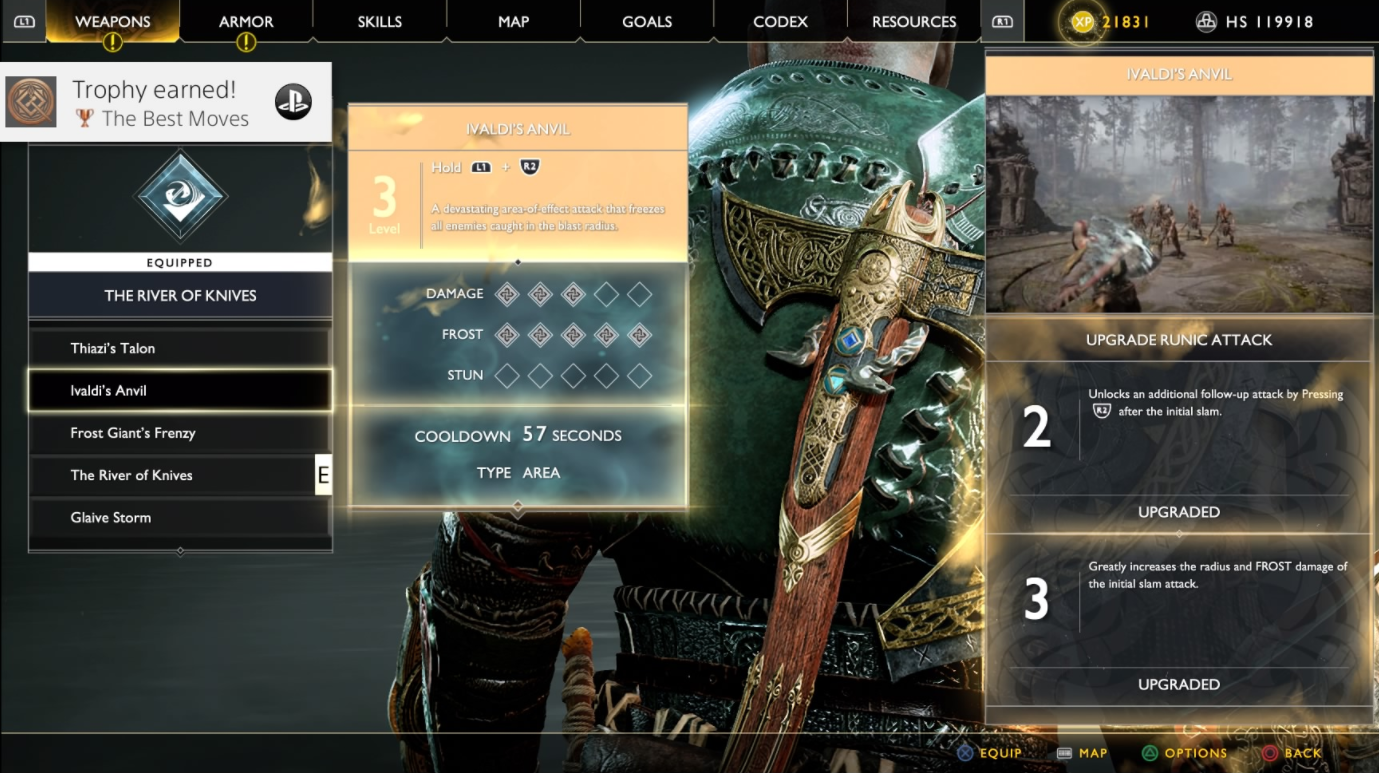Viewport: 1379px width, 773px height.
Task: Open the CODEX tab
Action: point(780,21)
